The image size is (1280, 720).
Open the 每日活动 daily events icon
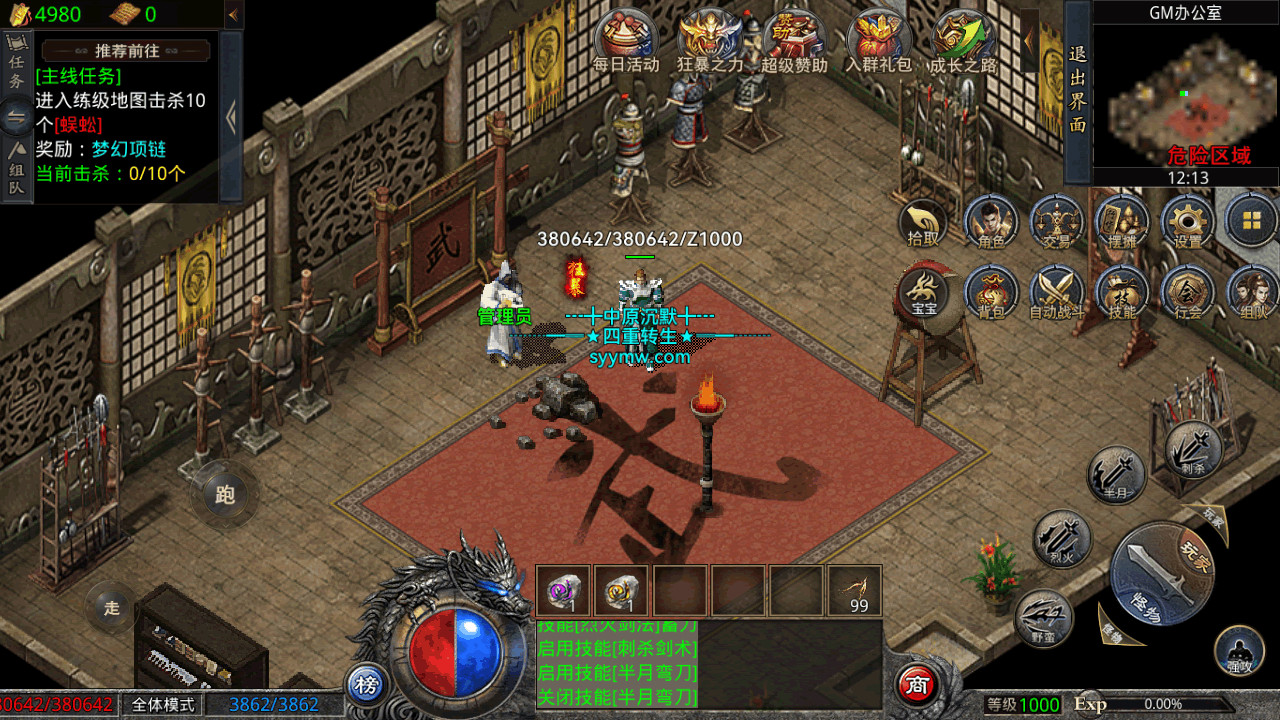point(627,40)
